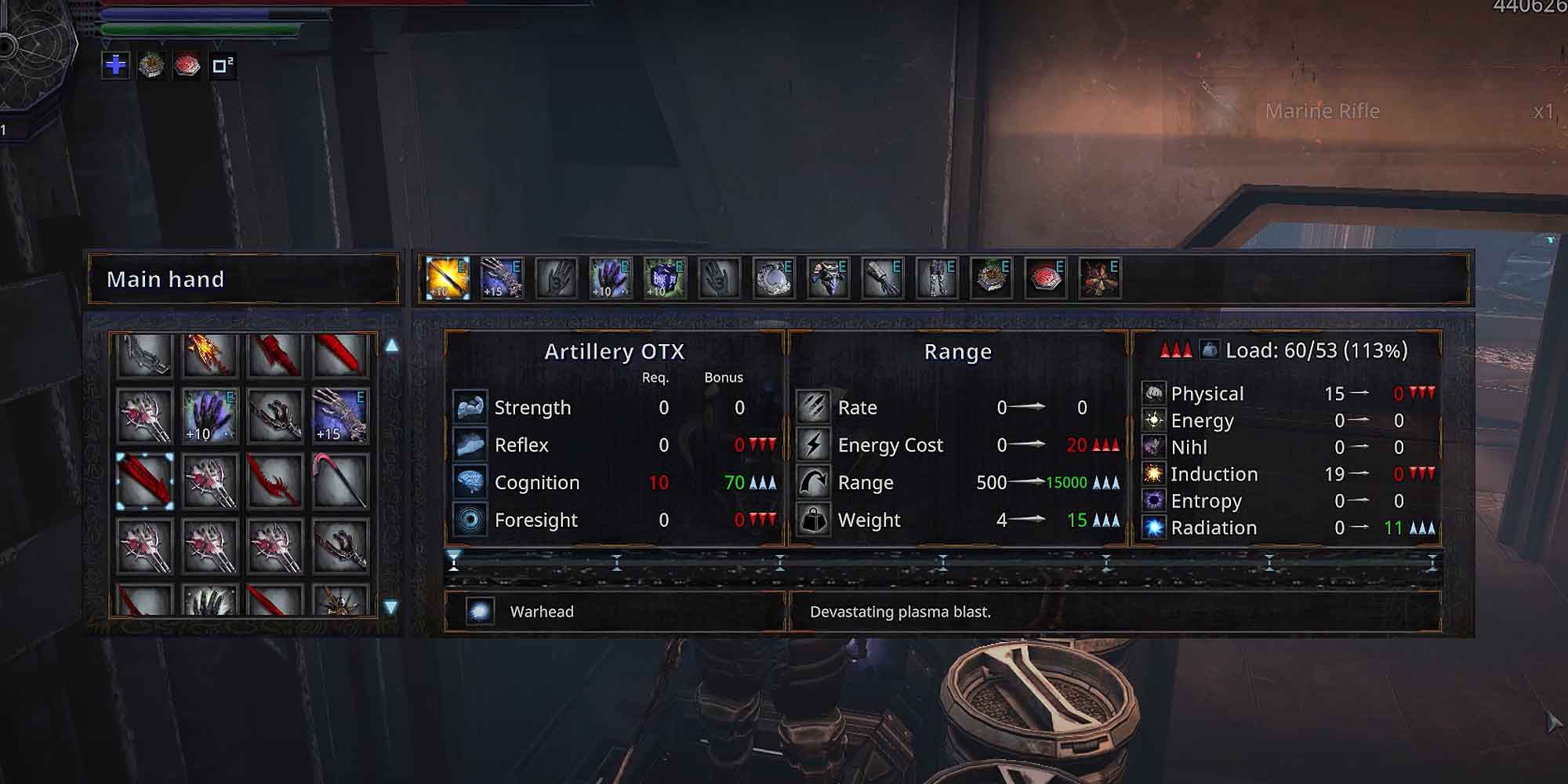The height and width of the screenshot is (784, 1568).
Task: Click the Artillery OTX header
Action: click(x=614, y=351)
